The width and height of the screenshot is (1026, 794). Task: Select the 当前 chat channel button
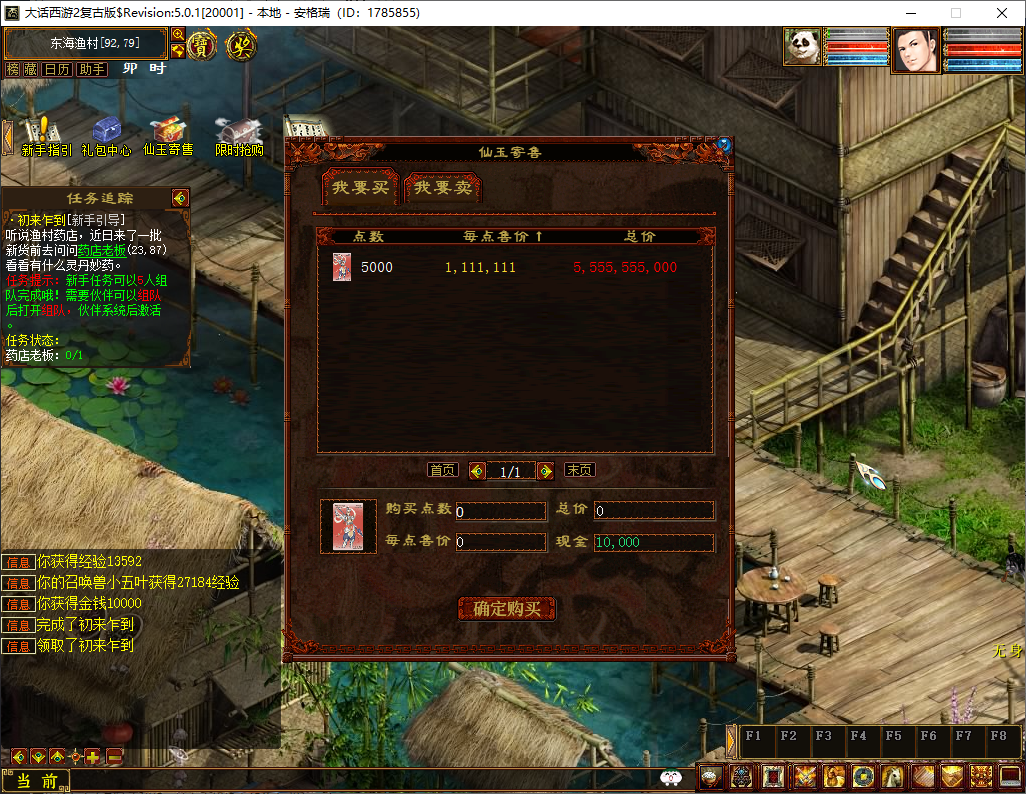click(42, 781)
